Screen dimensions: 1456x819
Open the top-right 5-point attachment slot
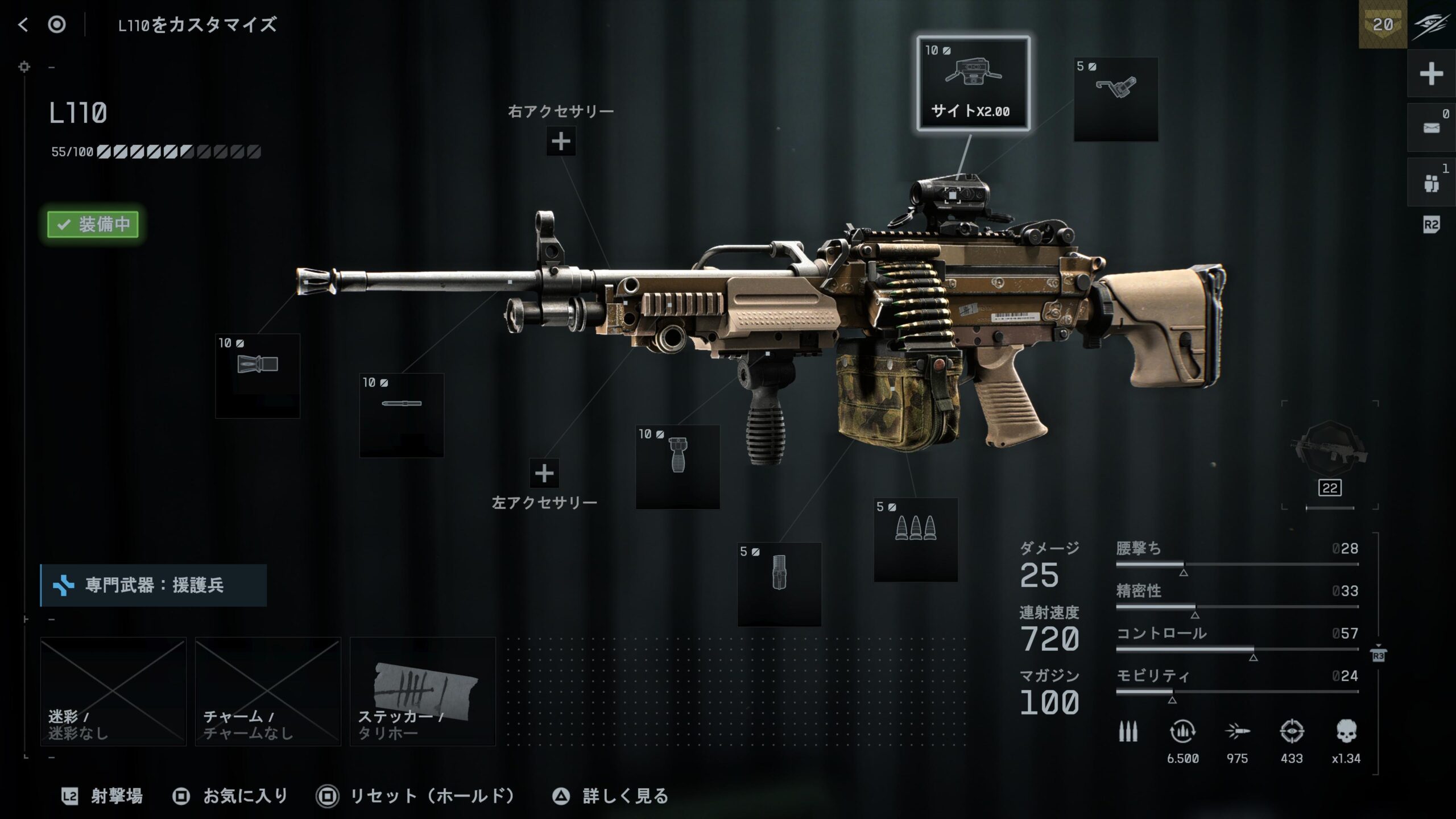(x=1115, y=98)
